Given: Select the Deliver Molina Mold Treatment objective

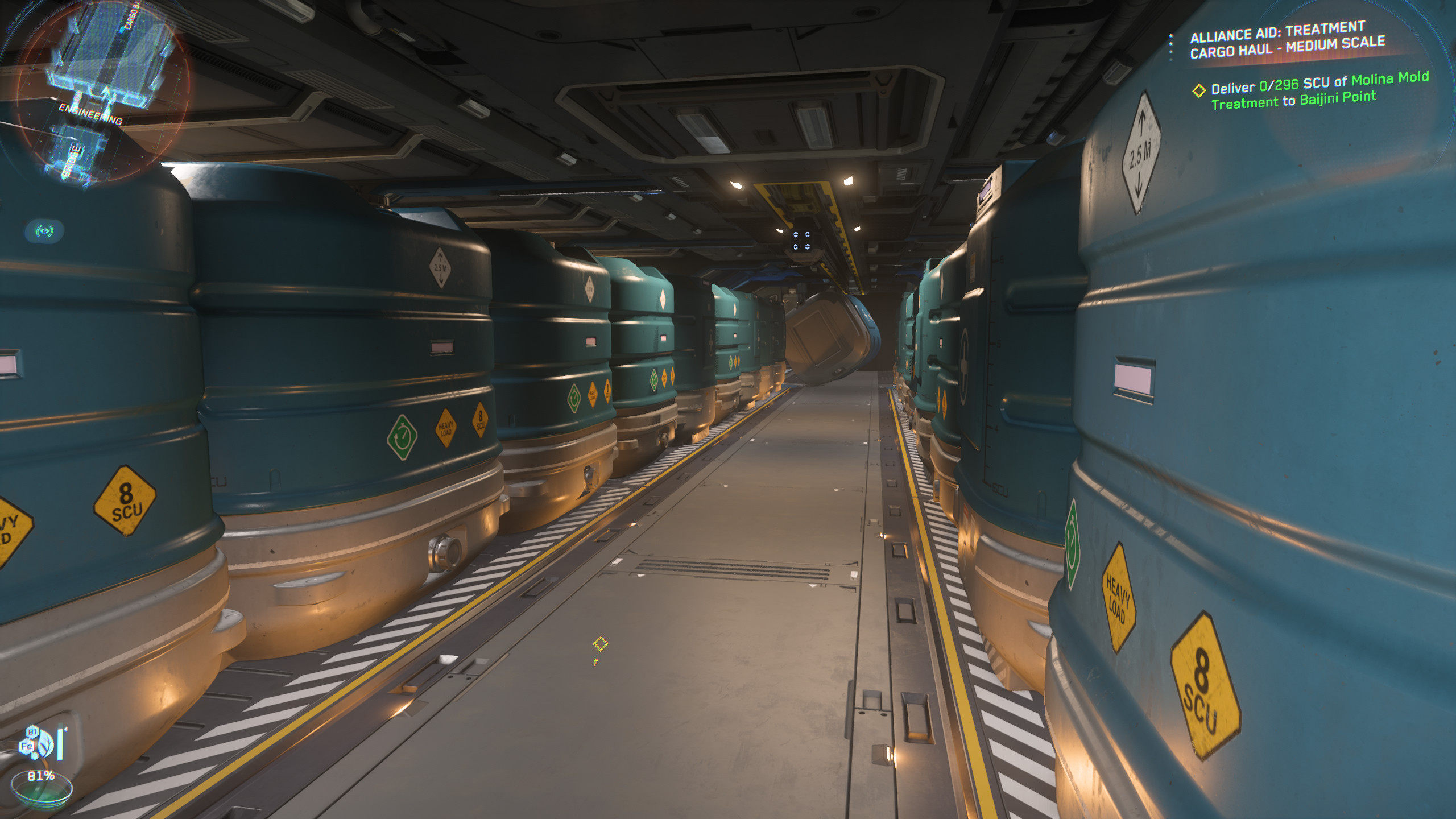Looking at the screenshot, I should (x=1318, y=91).
